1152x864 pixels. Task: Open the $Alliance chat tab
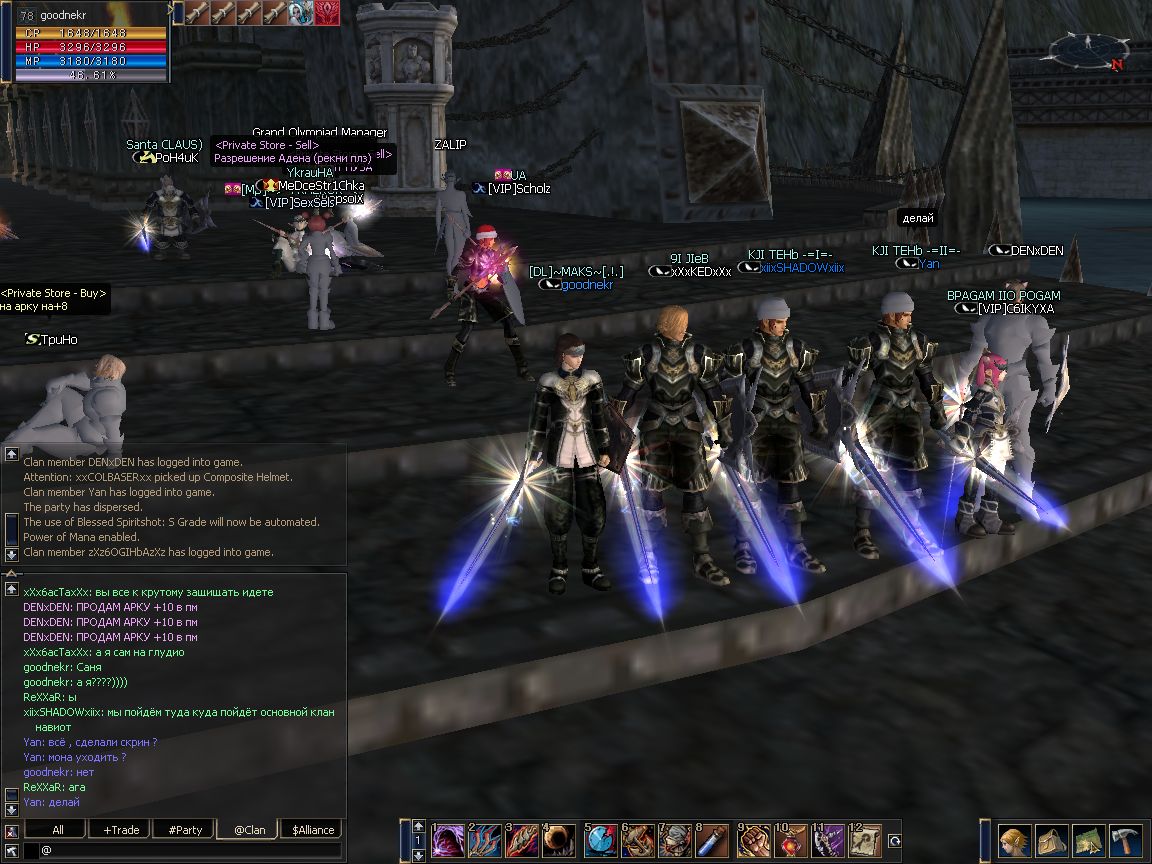312,830
